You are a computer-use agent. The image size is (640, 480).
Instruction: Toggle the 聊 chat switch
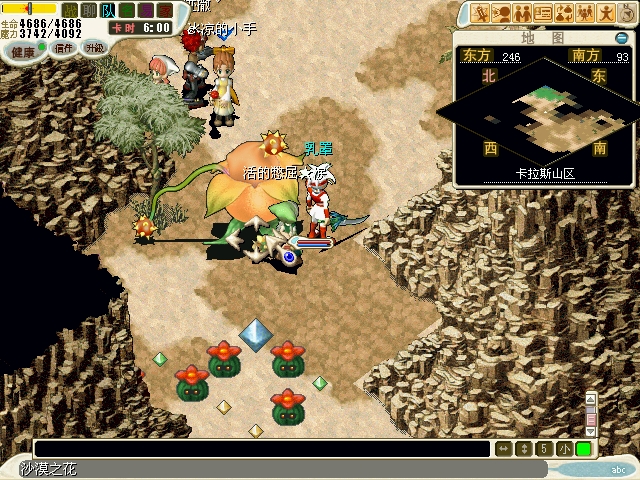[88, 10]
